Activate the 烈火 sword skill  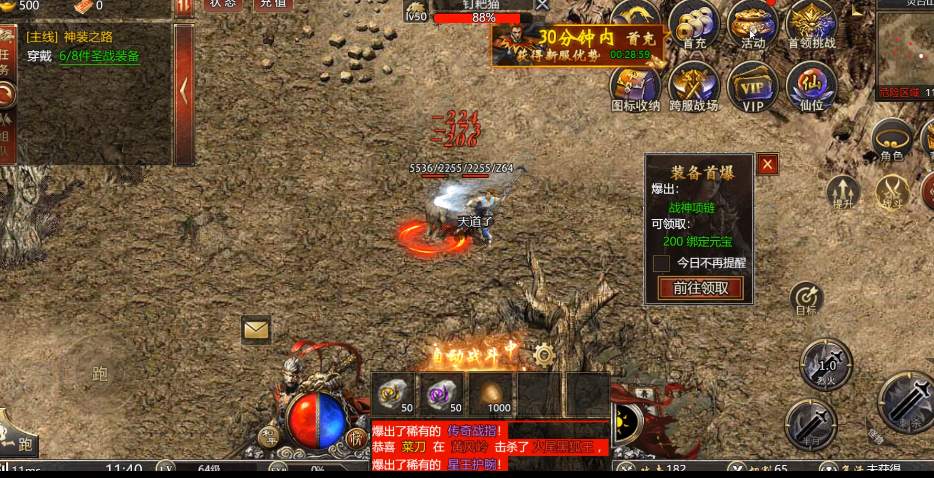pyautogui.click(x=826, y=363)
